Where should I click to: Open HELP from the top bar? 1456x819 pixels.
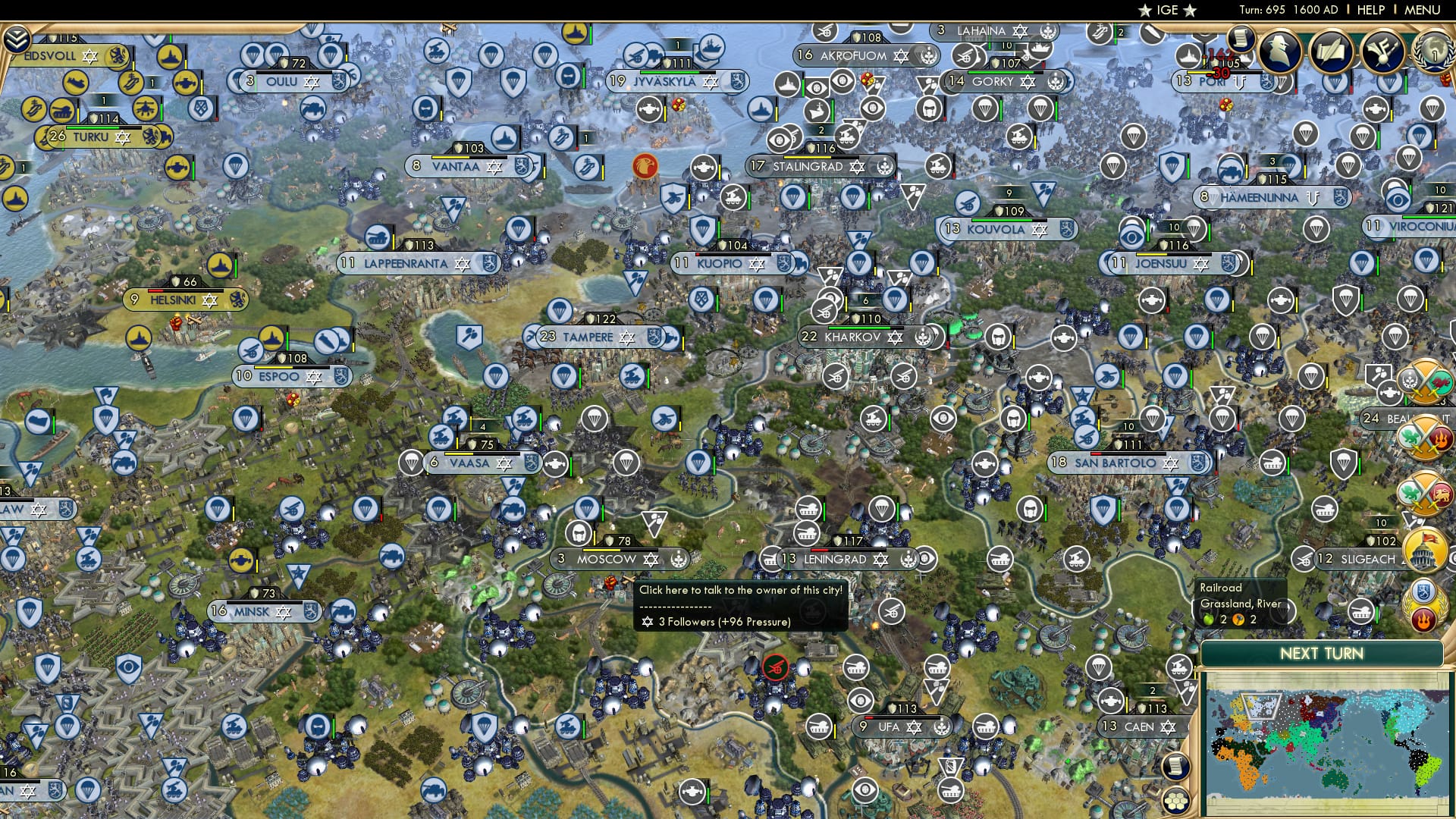(1372, 9)
